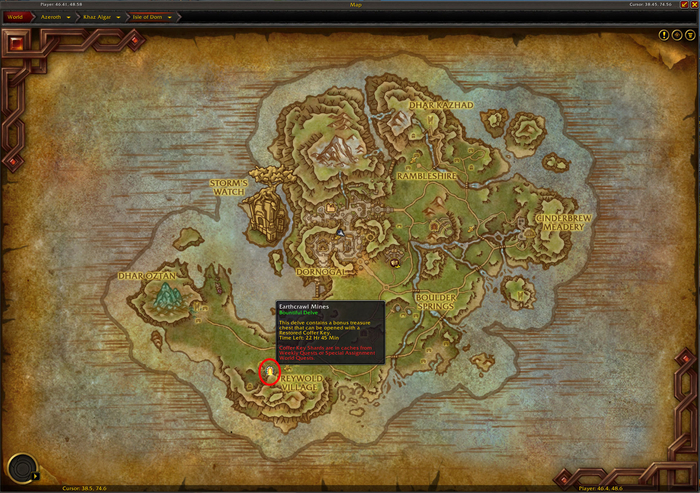The image size is (700, 493).
Task: Click the player arrow marker near Dornogal
Action: click(340, 232)
